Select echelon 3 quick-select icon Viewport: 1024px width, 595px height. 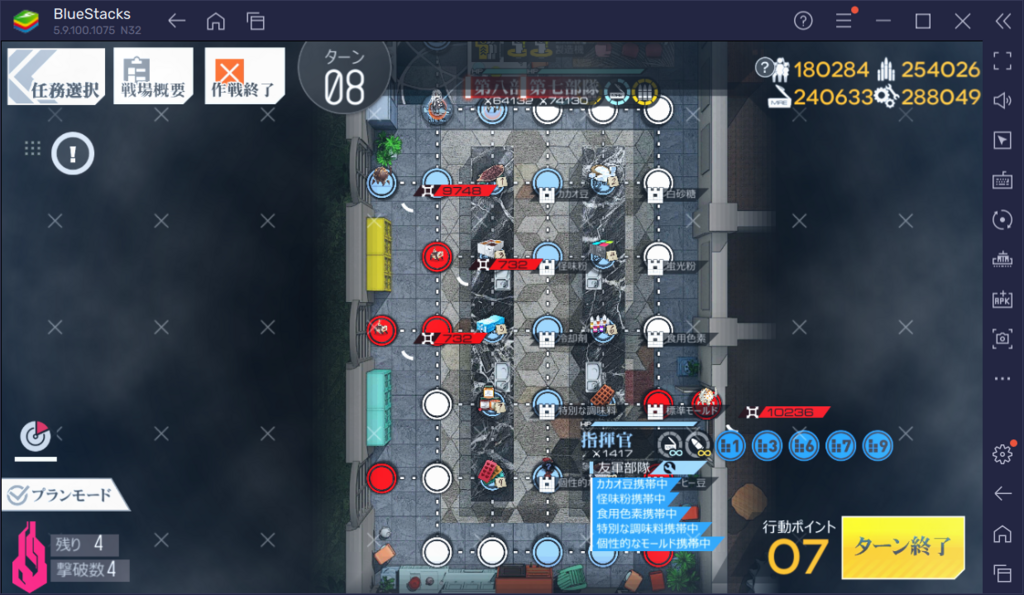tap(767, 446)
